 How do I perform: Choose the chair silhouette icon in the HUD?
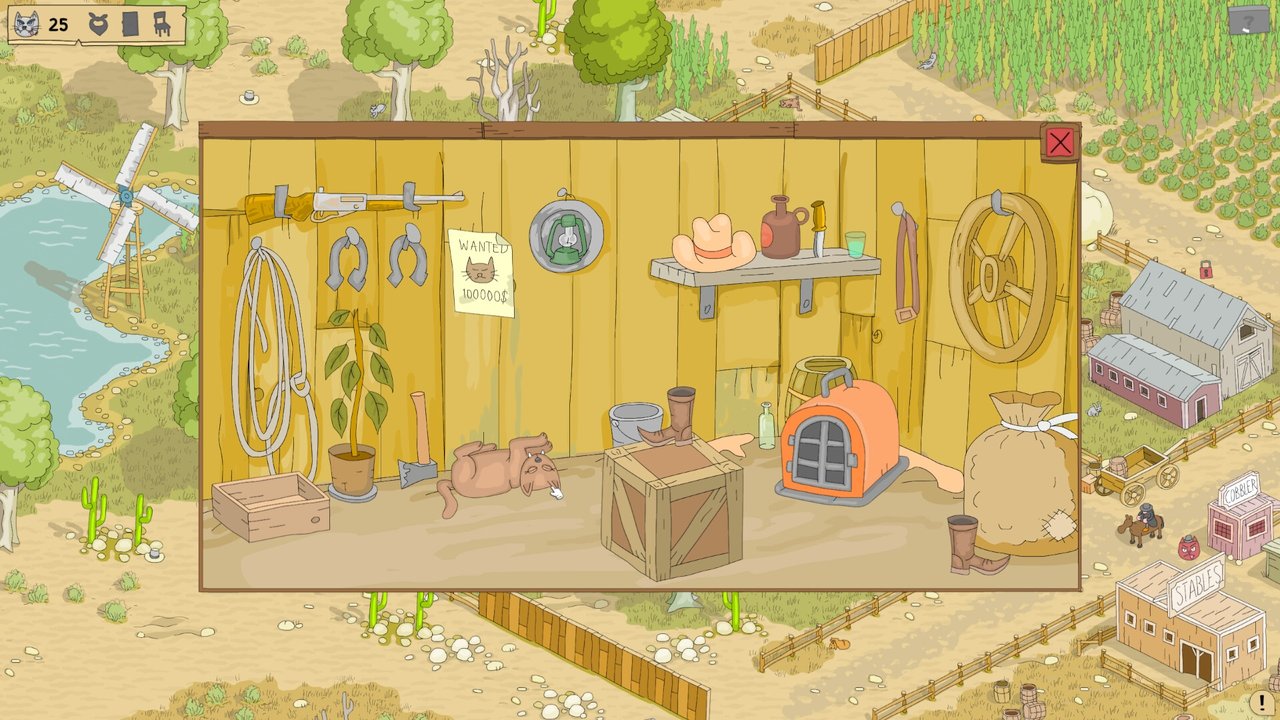[162, 24]
